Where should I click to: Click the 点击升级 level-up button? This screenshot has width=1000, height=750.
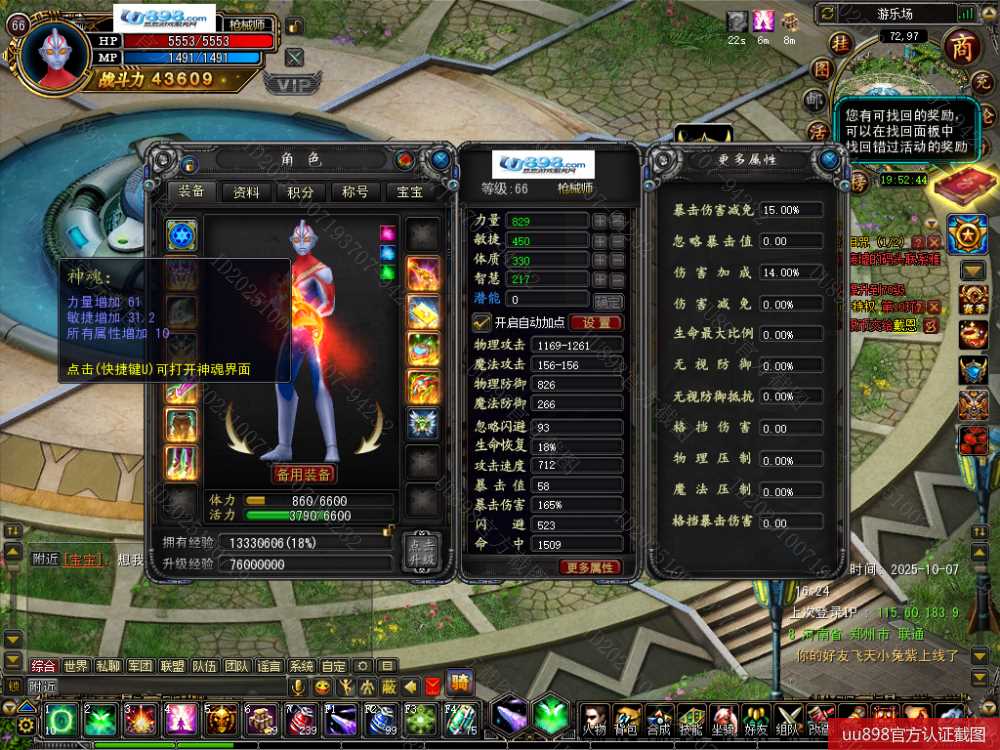point(421,553)
